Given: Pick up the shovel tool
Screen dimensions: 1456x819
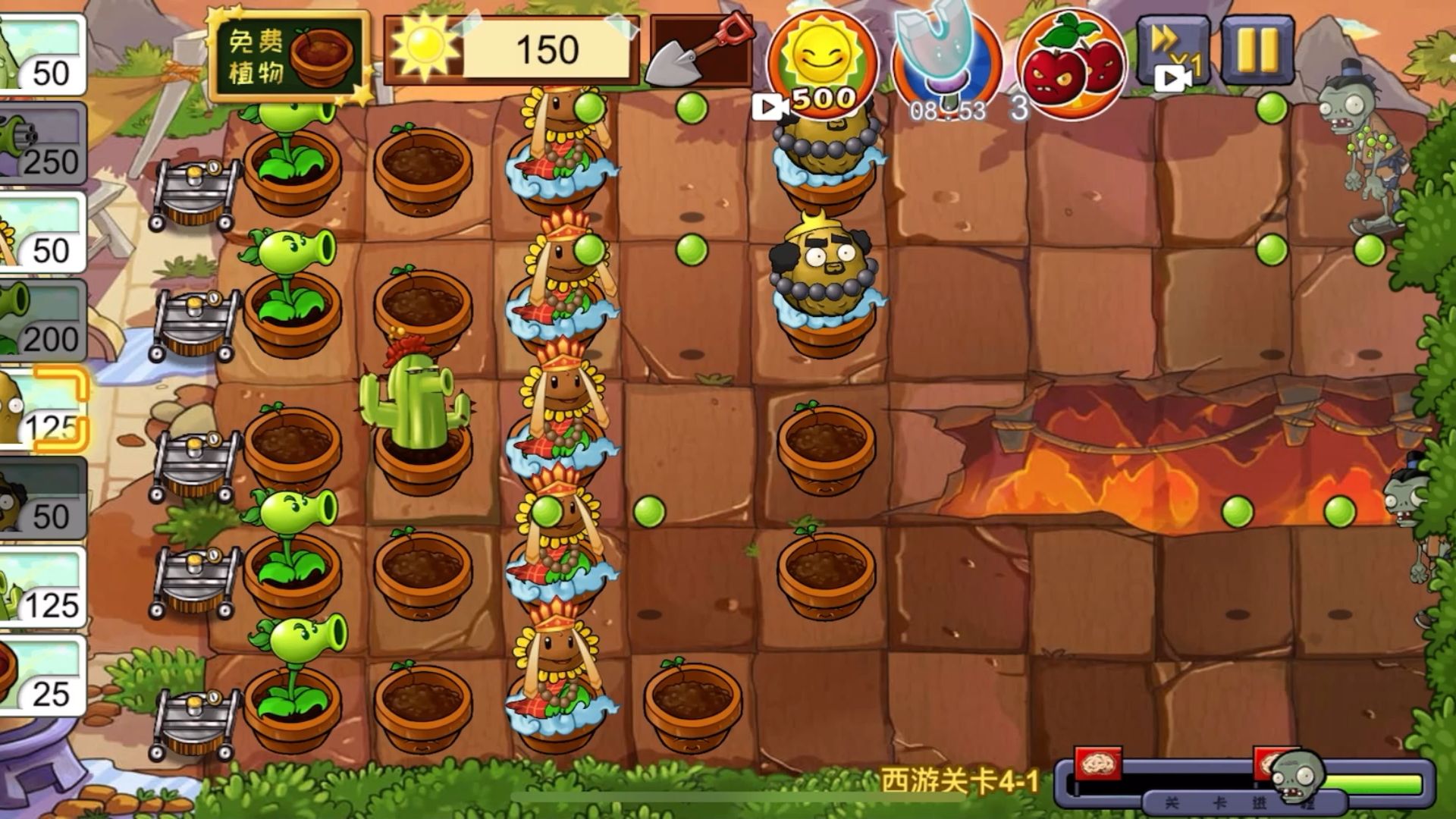Looking at the screenshot, I should point(699,51).
